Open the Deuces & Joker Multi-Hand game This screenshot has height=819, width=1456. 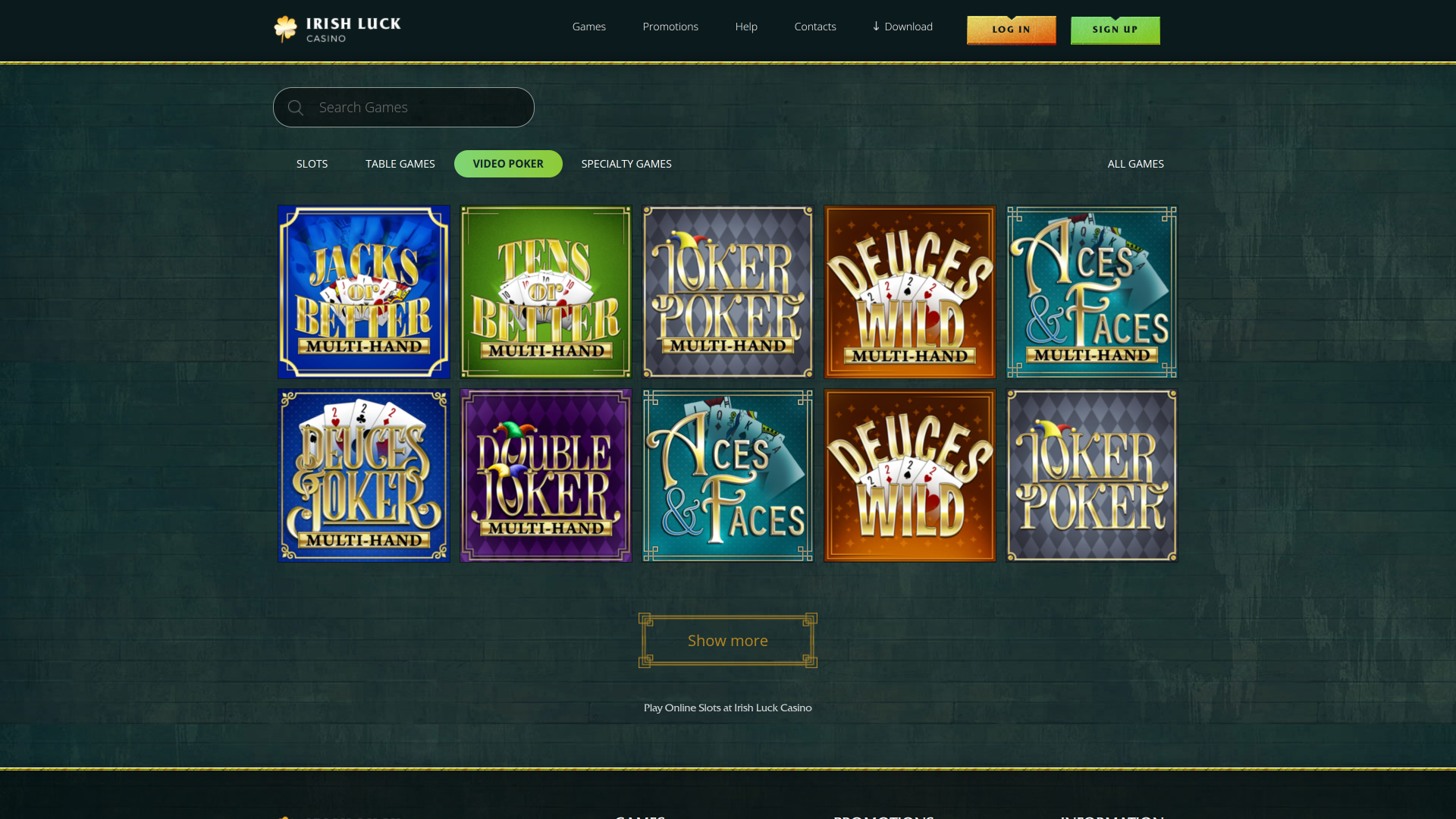coord(364,475)
